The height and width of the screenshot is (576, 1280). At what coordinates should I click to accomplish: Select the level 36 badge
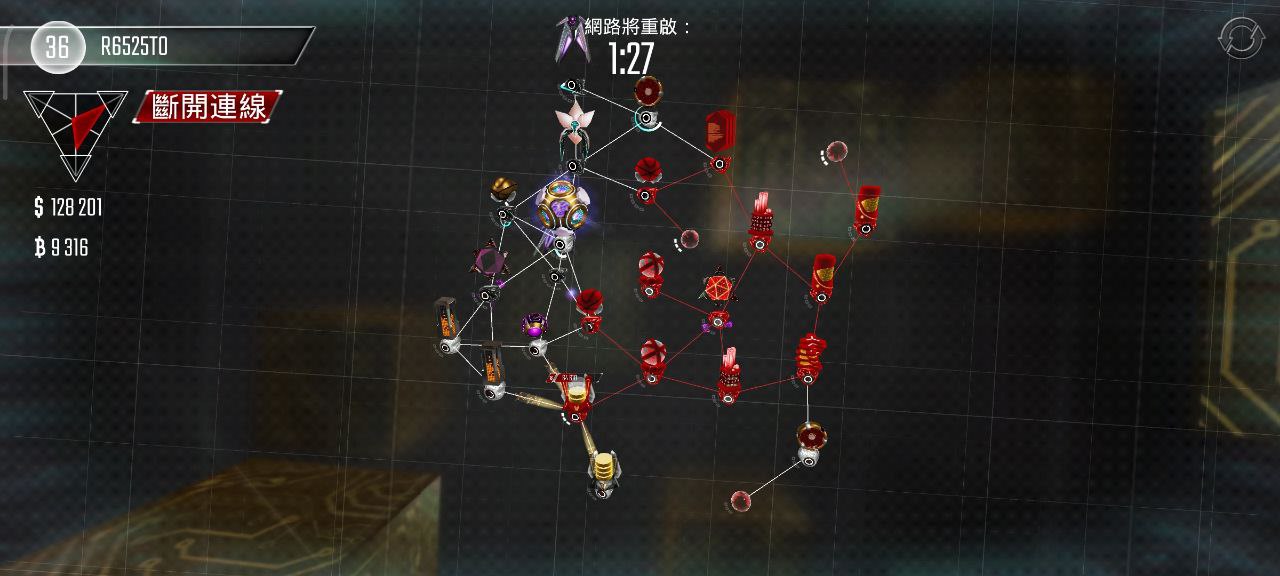coord(57,46)
